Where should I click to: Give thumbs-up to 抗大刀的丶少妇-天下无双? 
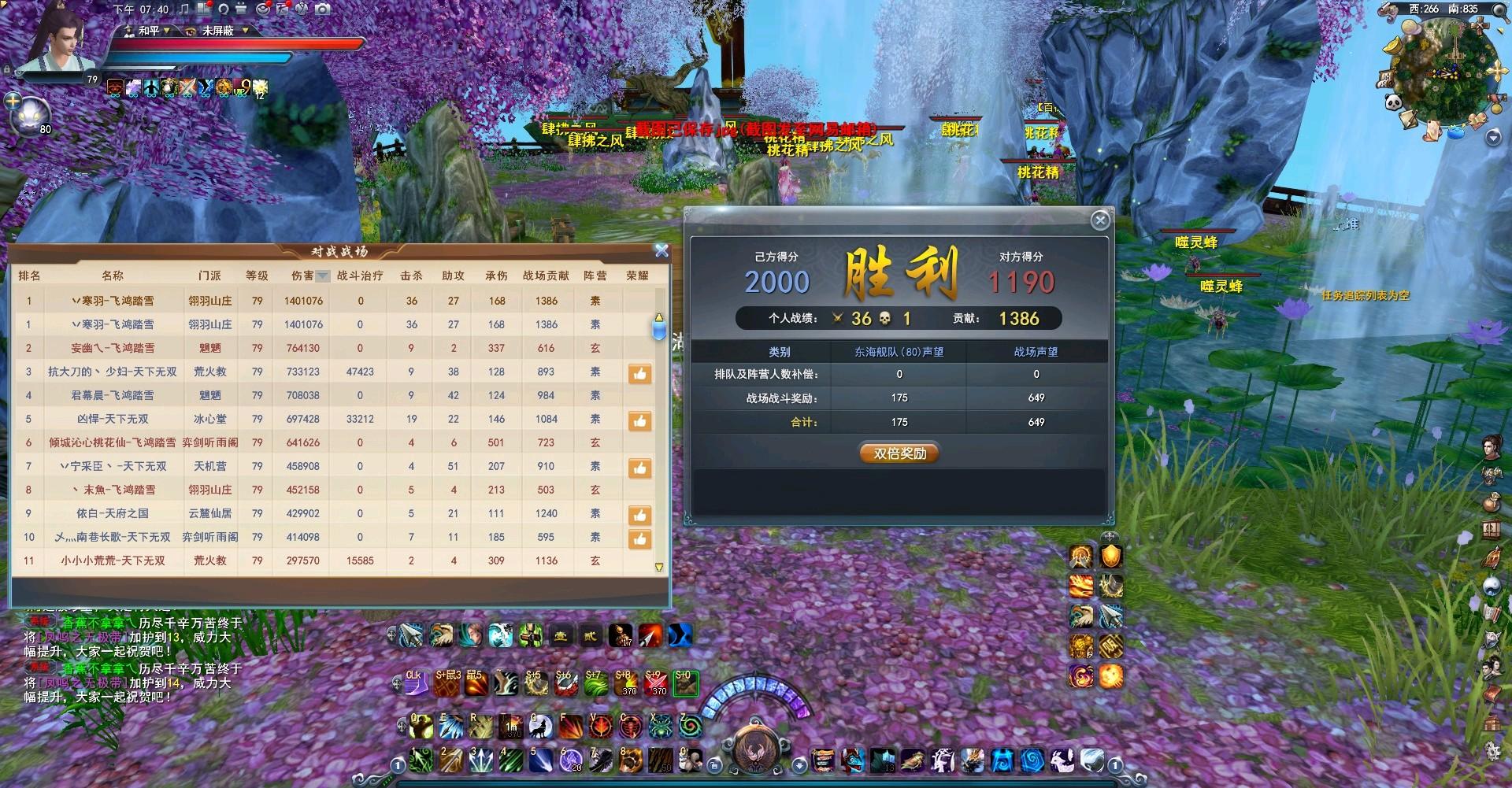pos(639,374)
